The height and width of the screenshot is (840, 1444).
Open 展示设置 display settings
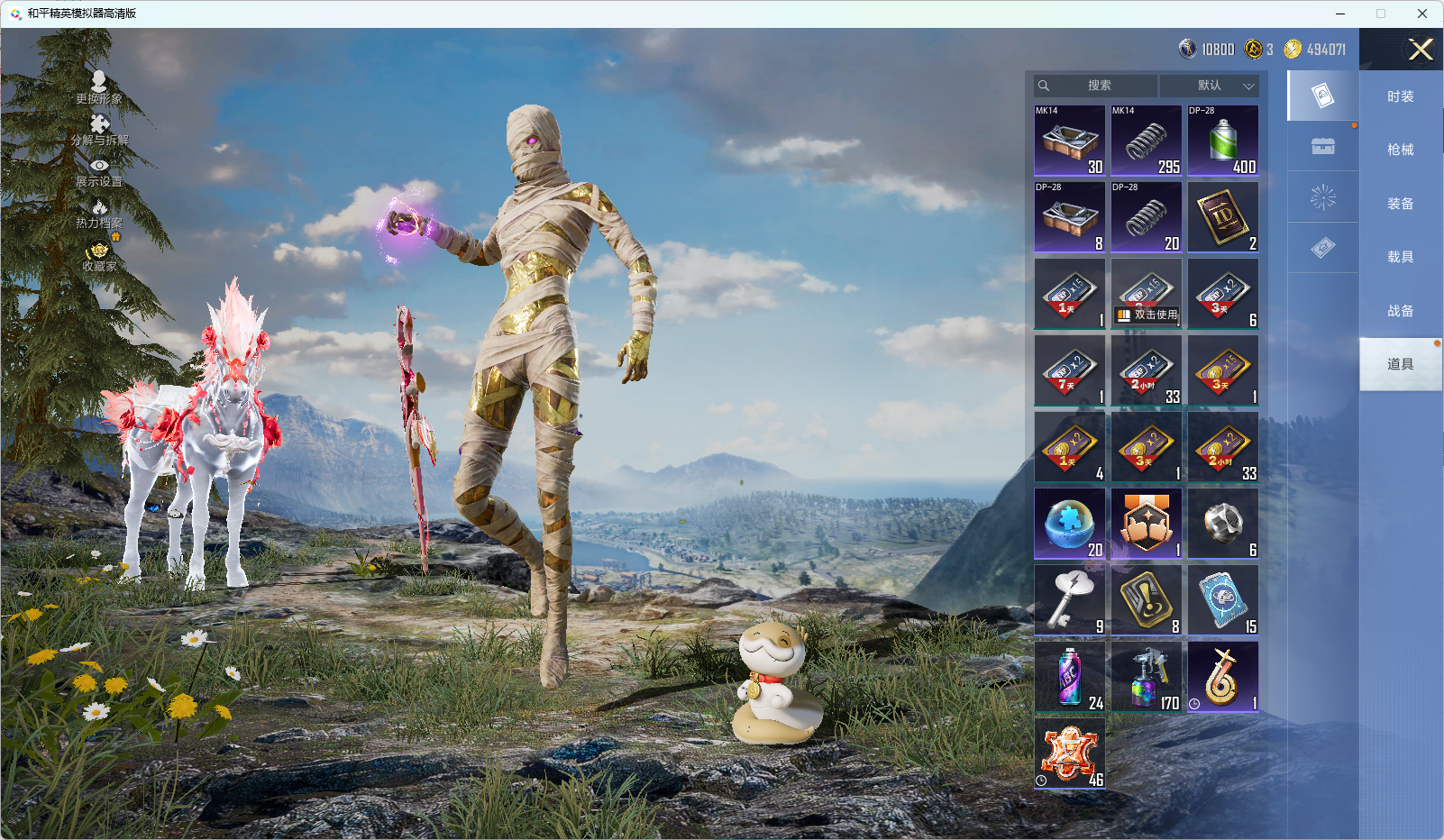[x=99, y=171]
